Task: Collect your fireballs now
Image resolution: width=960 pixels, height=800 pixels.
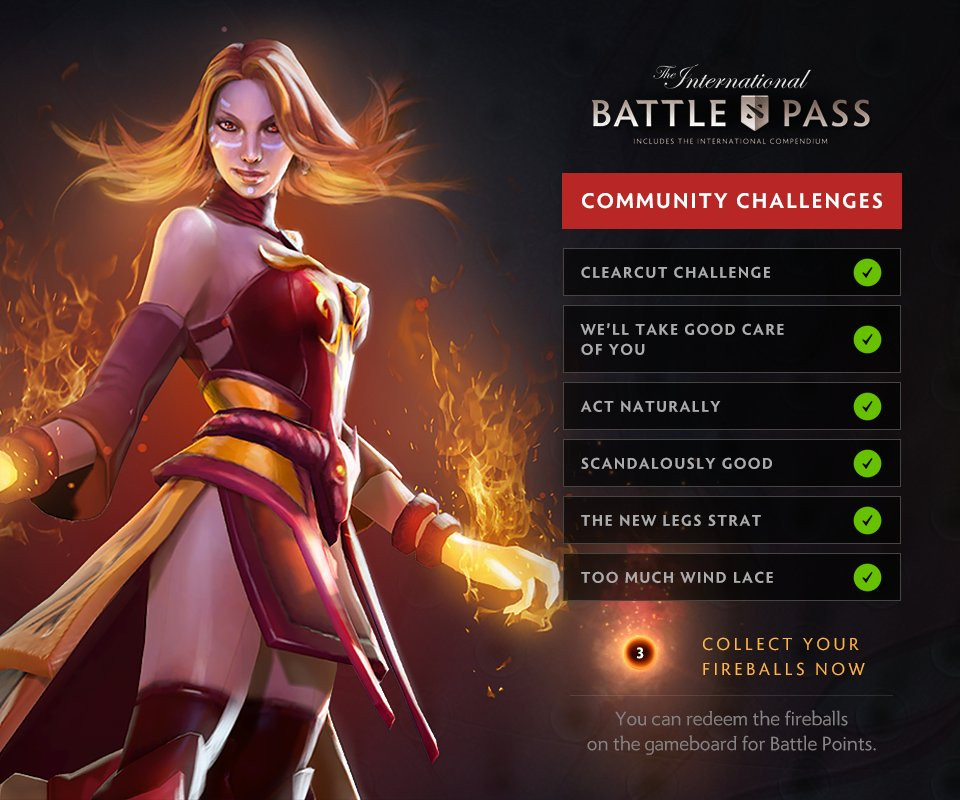Action: (783, 656)
